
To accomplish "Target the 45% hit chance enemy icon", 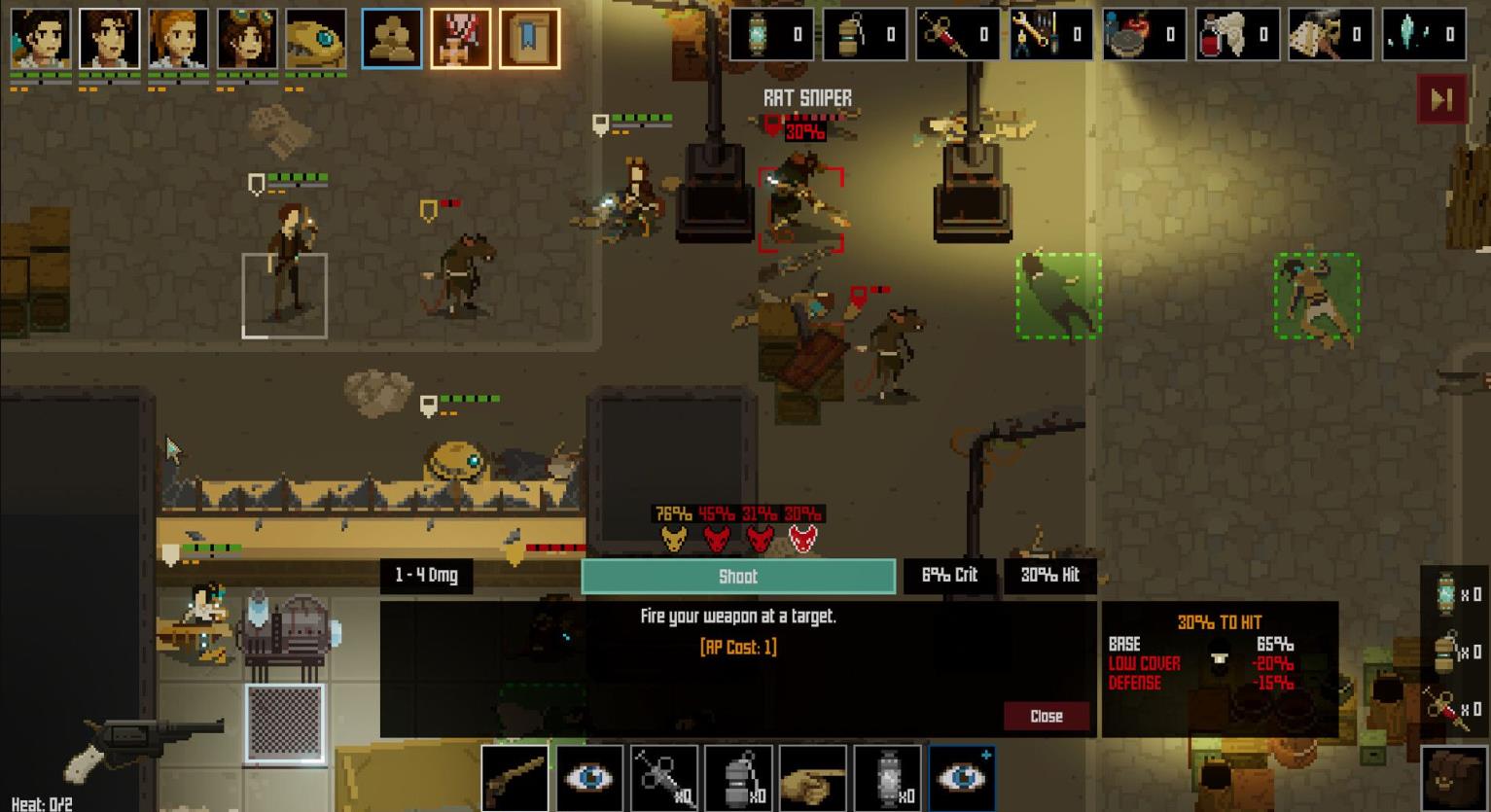I will coord(717,537).
